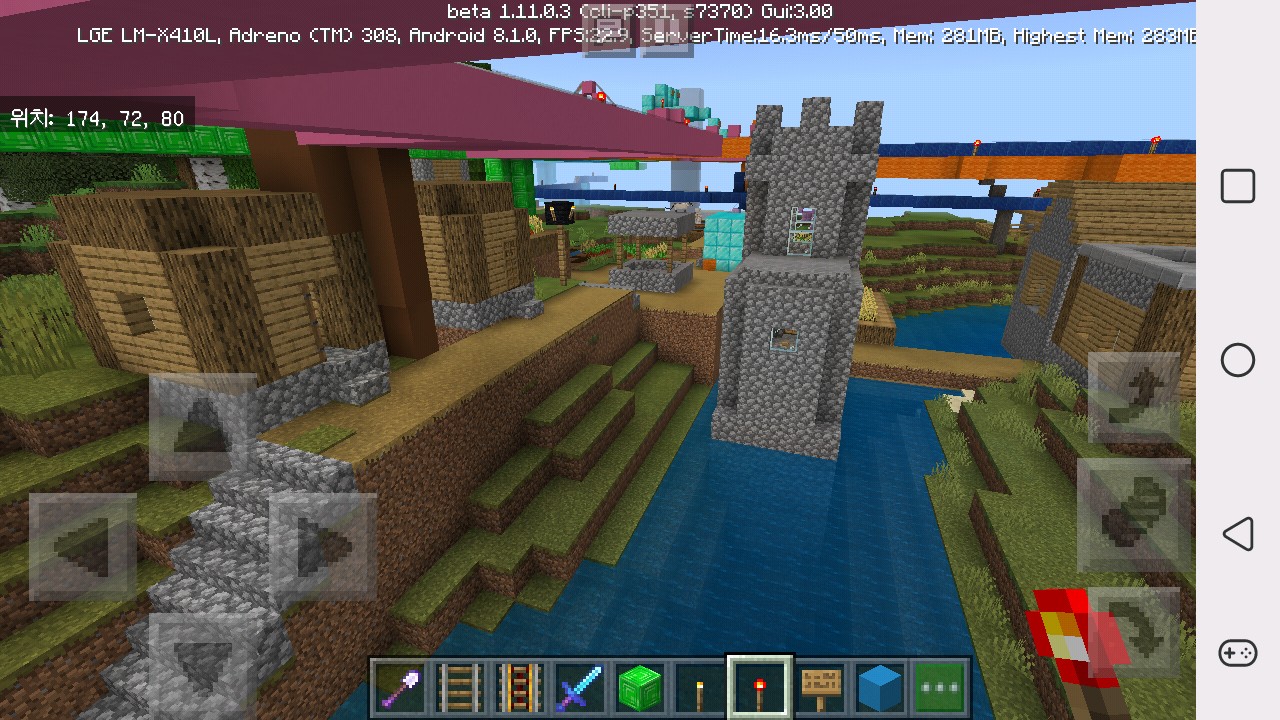Pick the wooden sign hotbar slot
Image resolution: width=1280 pixels, height=720 pixels.
click(820, 688)
